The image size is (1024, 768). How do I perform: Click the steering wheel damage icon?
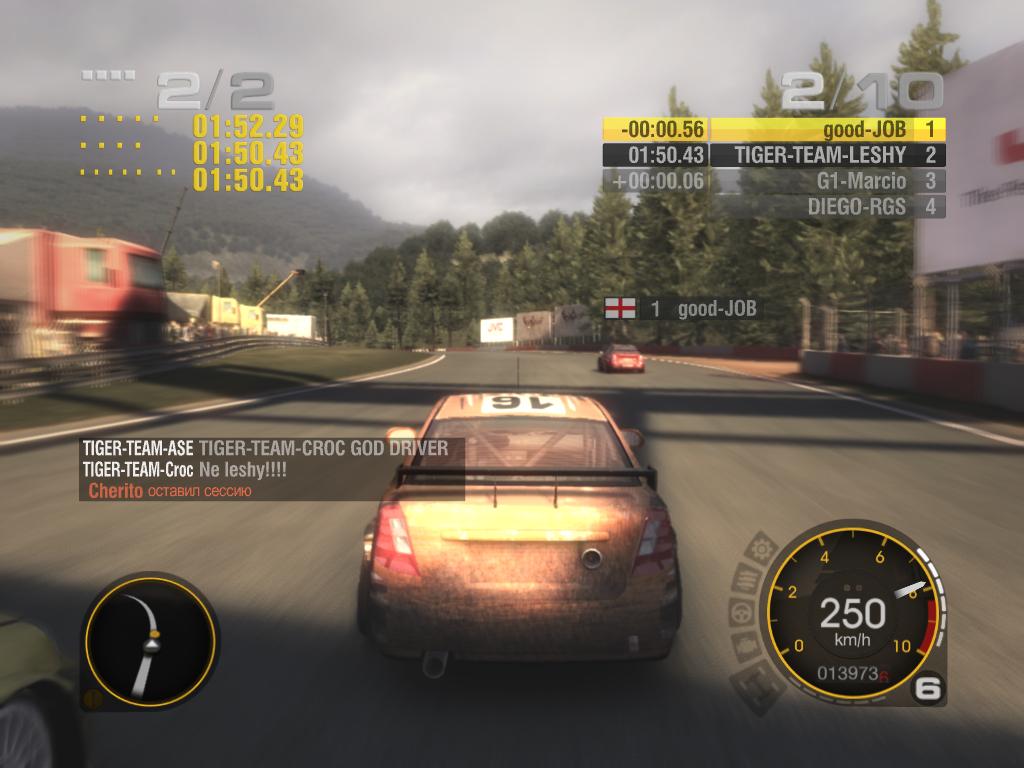(x=740, y=610)
